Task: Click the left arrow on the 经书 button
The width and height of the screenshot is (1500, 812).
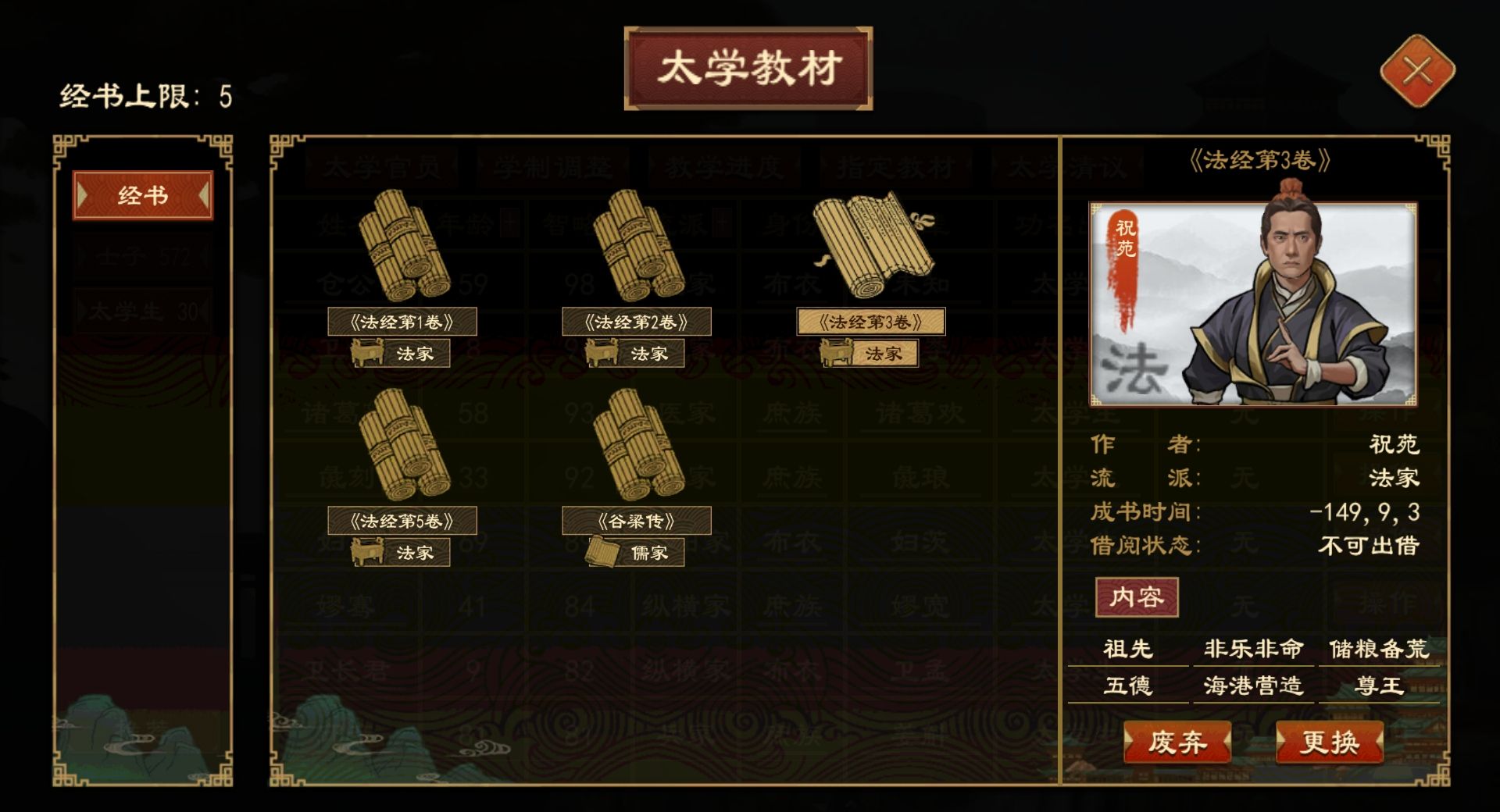Action: pos(80,195)
